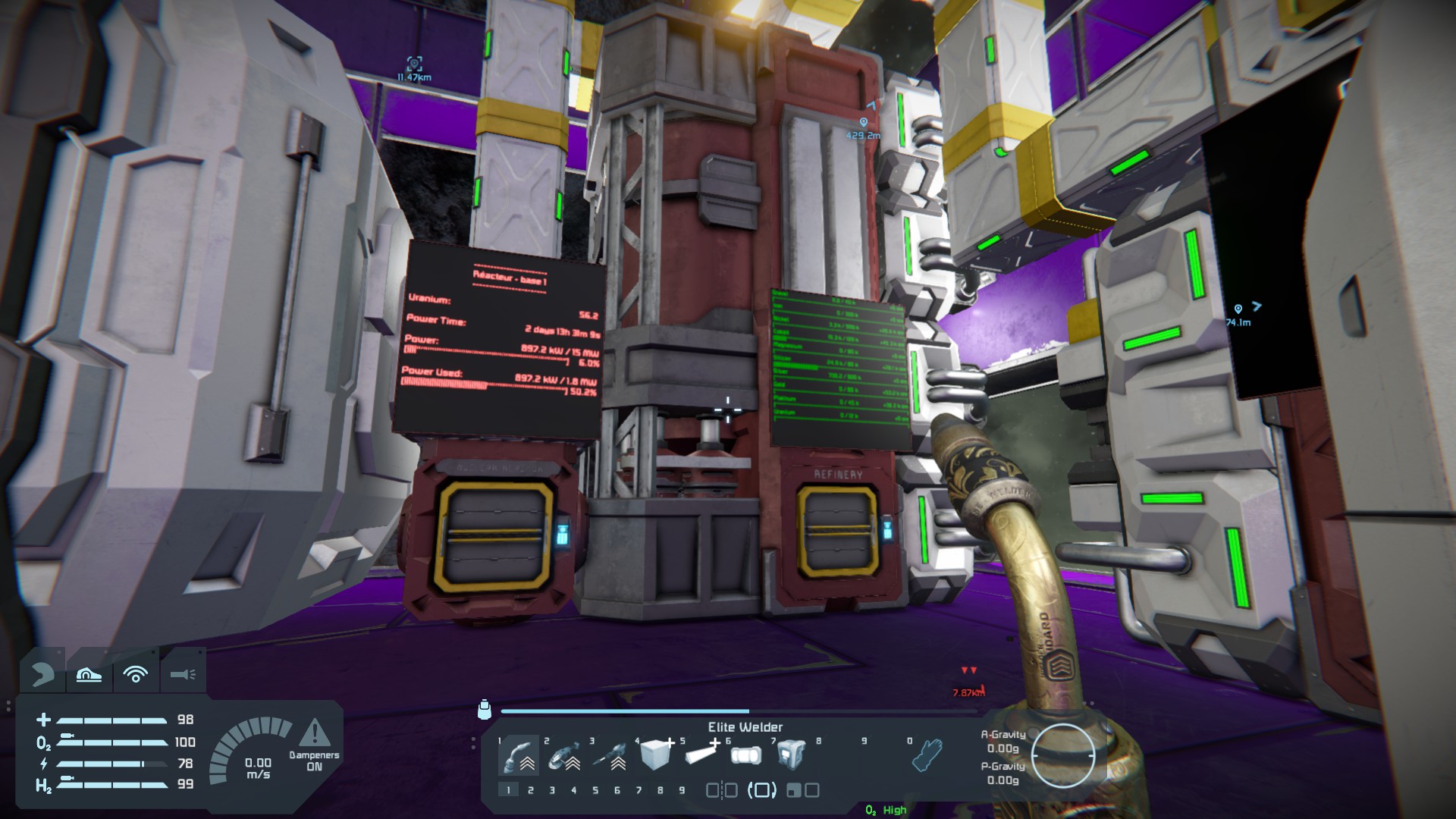The height and width of the screenshot is (819, 1456).
Task: Toggle the helmet status icon
Action: pos(42,673)
